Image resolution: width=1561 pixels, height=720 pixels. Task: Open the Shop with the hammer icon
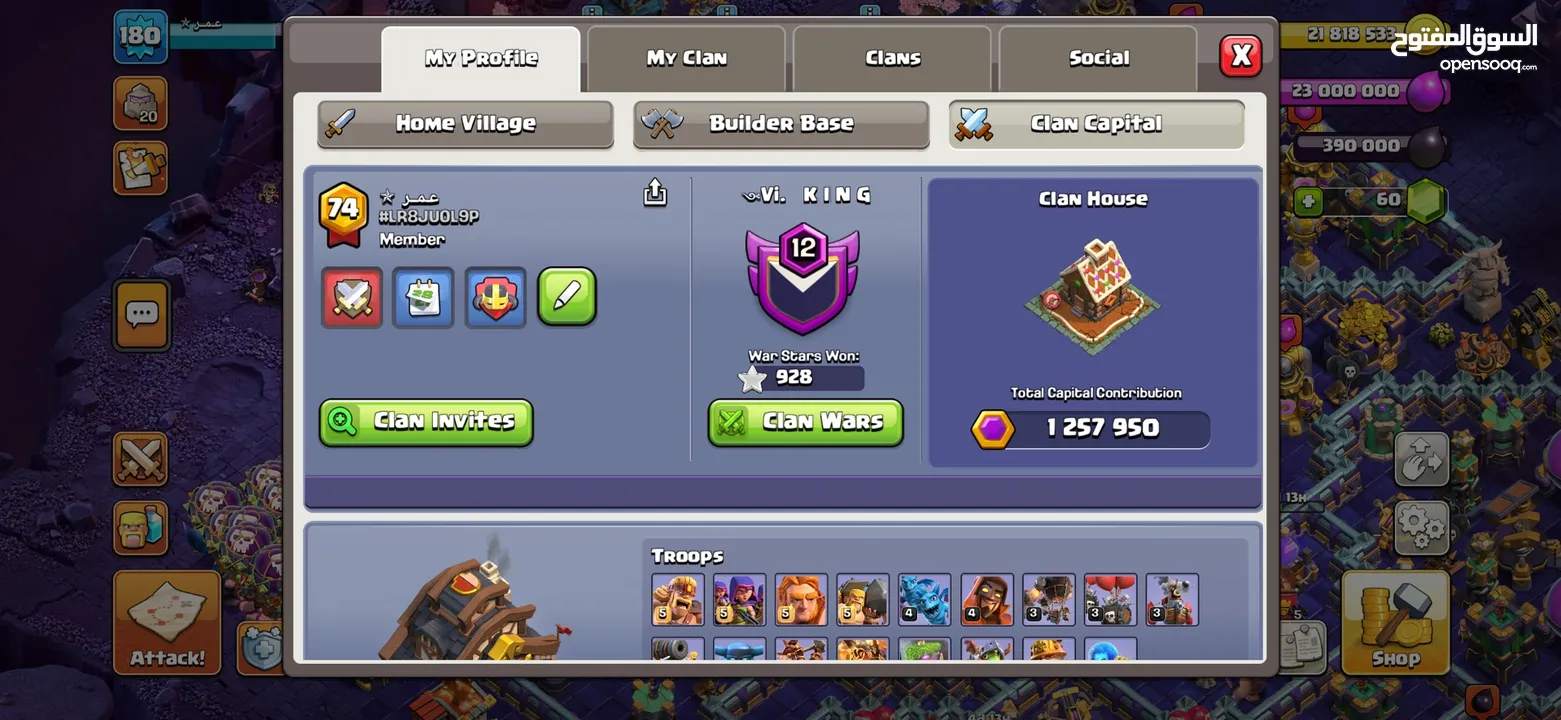[x=1396, y=622]
